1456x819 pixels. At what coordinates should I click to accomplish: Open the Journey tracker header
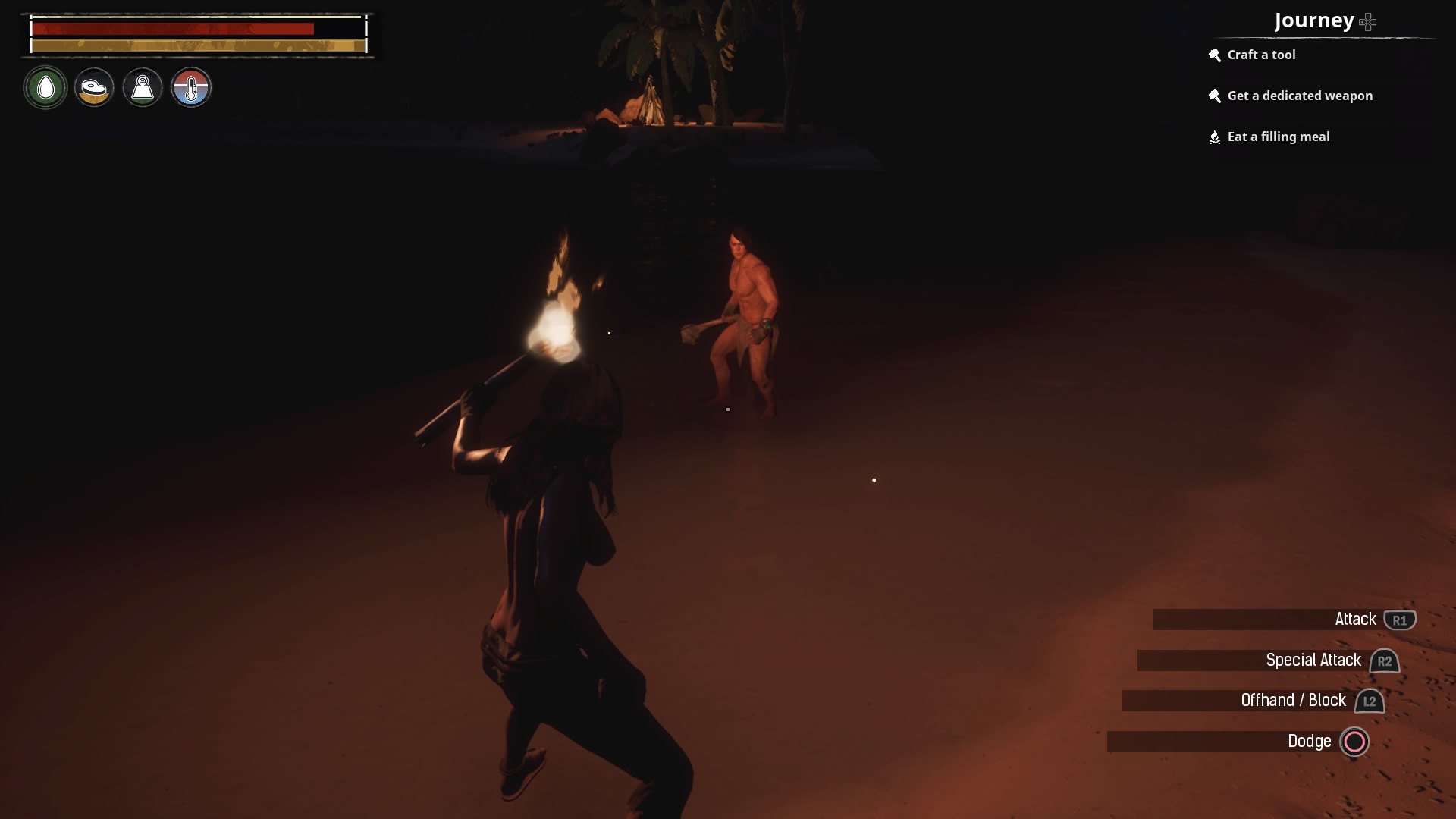coord(1314,20)
